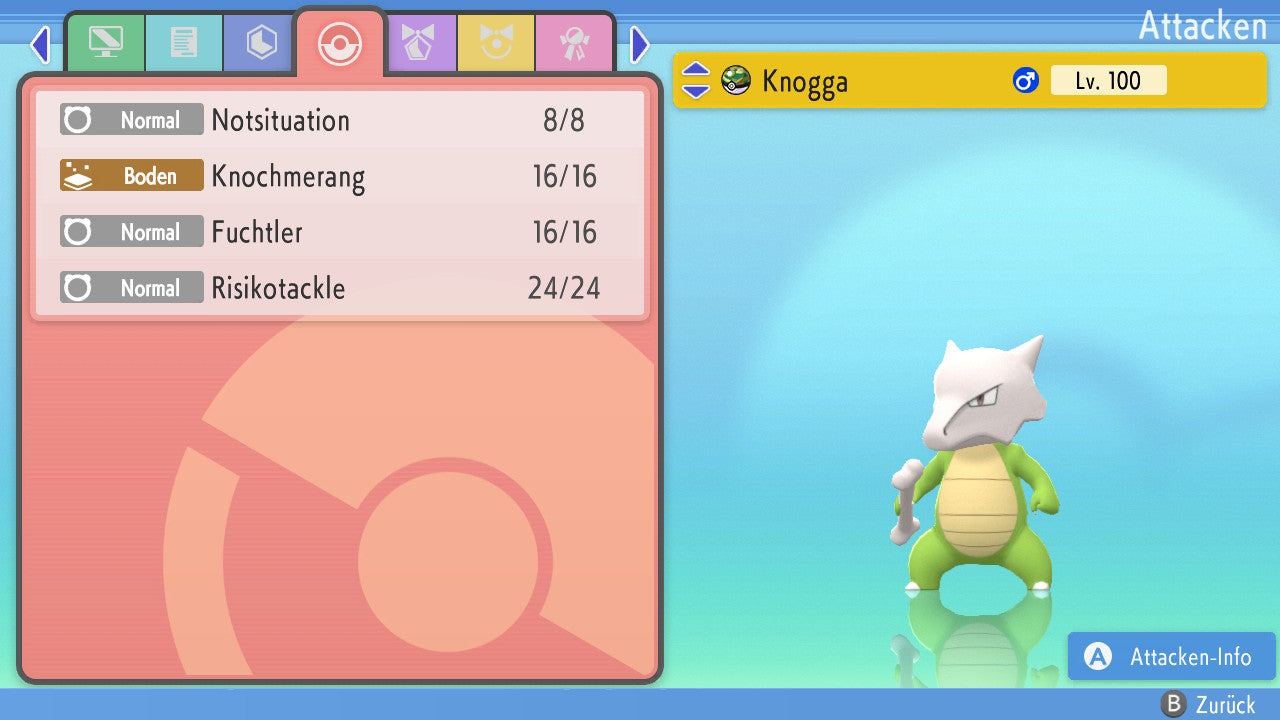Select the Notsituation move row
Screen dimensions: 1280x720
point(340,121)
